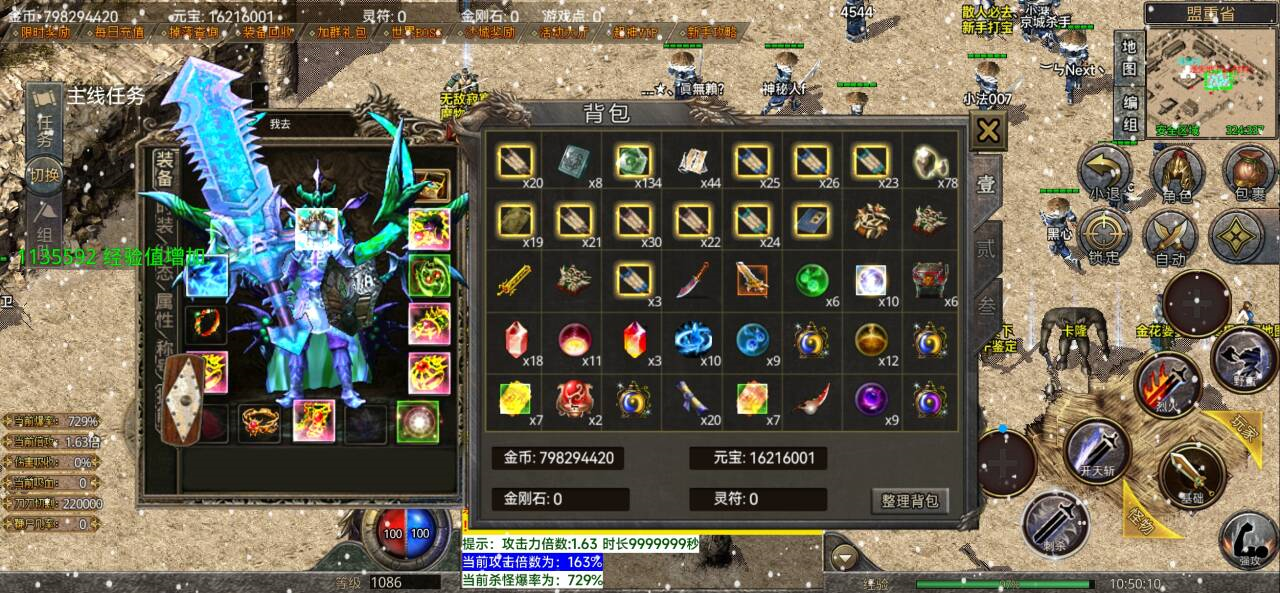Switch to backpack page 贰
This screenshot has width=1280, height=593.
tap(986, 247)
